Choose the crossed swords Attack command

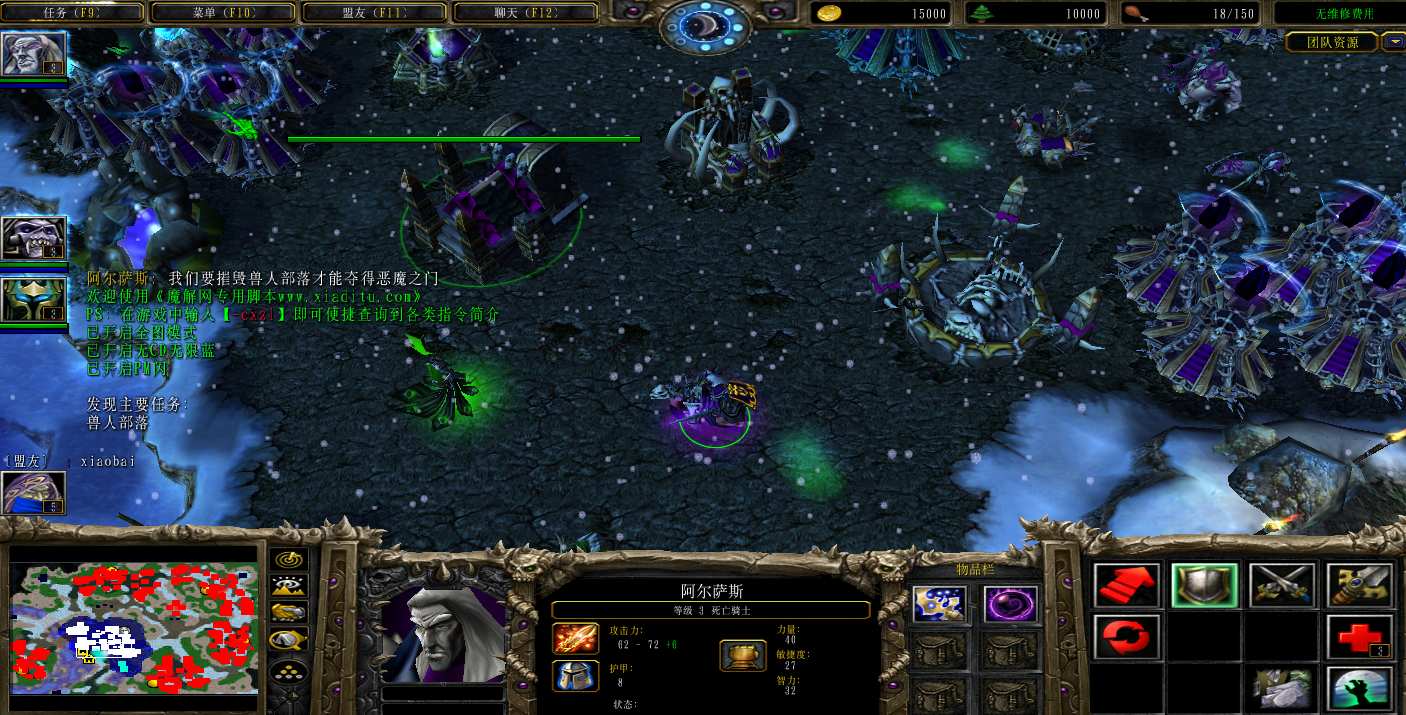point(1281,585)
